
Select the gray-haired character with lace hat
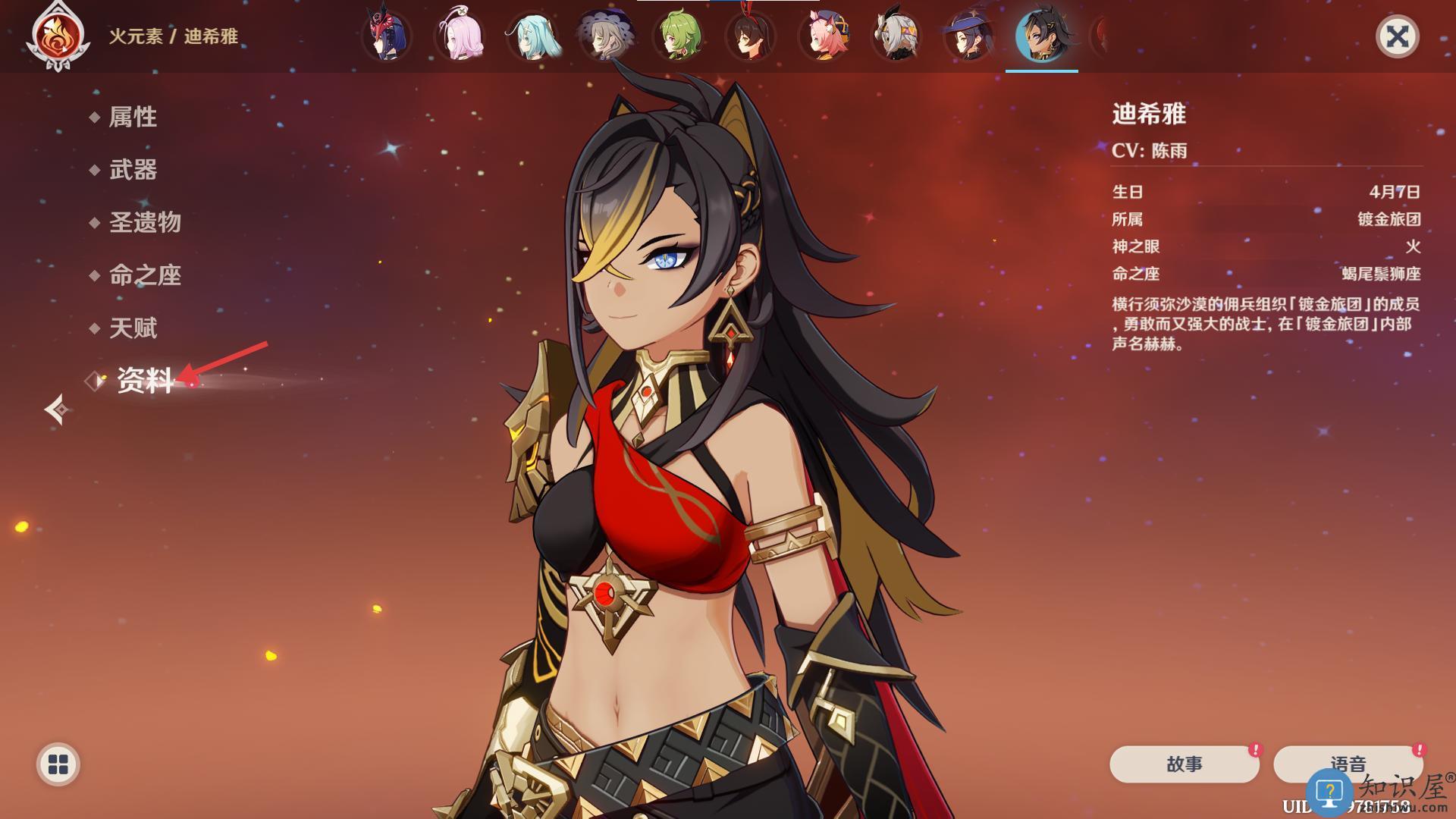[x=605, y=36]
